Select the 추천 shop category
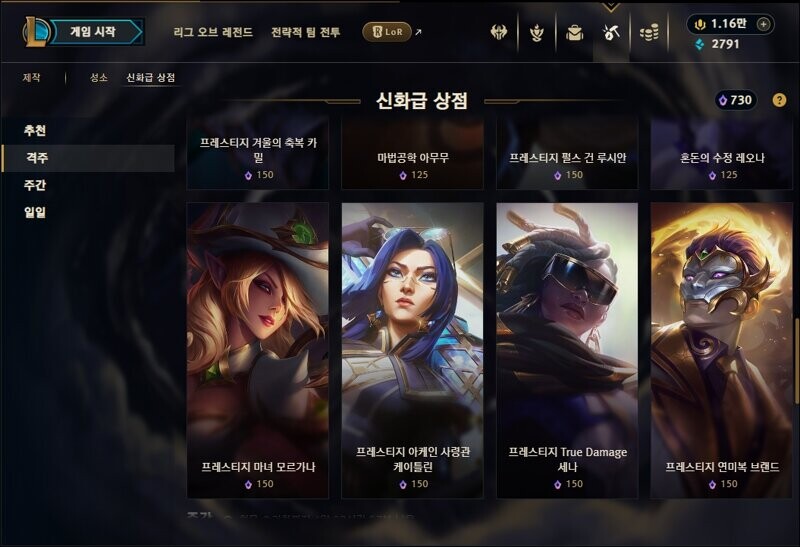 pos(35,131)
